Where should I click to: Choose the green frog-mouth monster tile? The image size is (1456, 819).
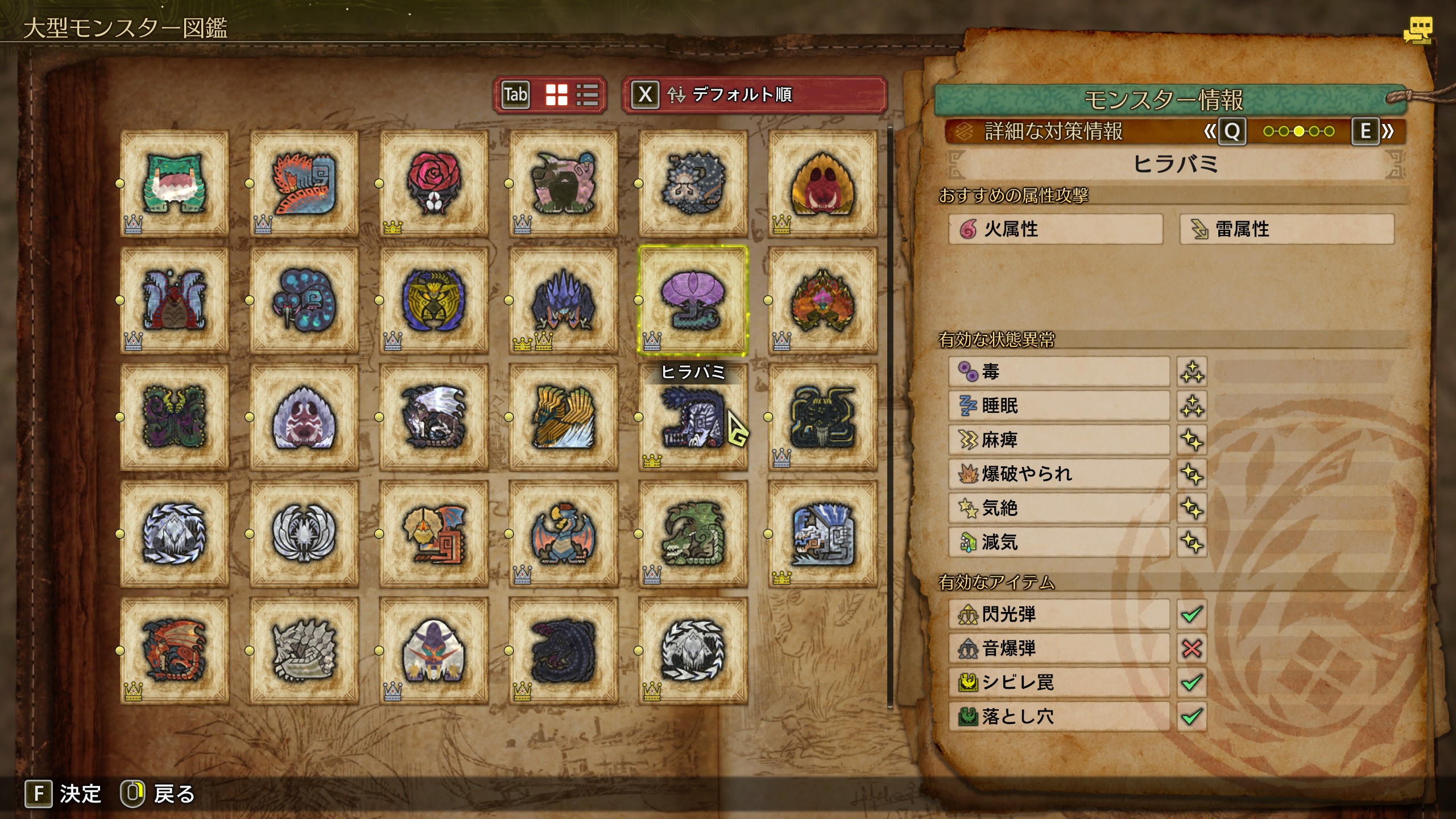175,183
